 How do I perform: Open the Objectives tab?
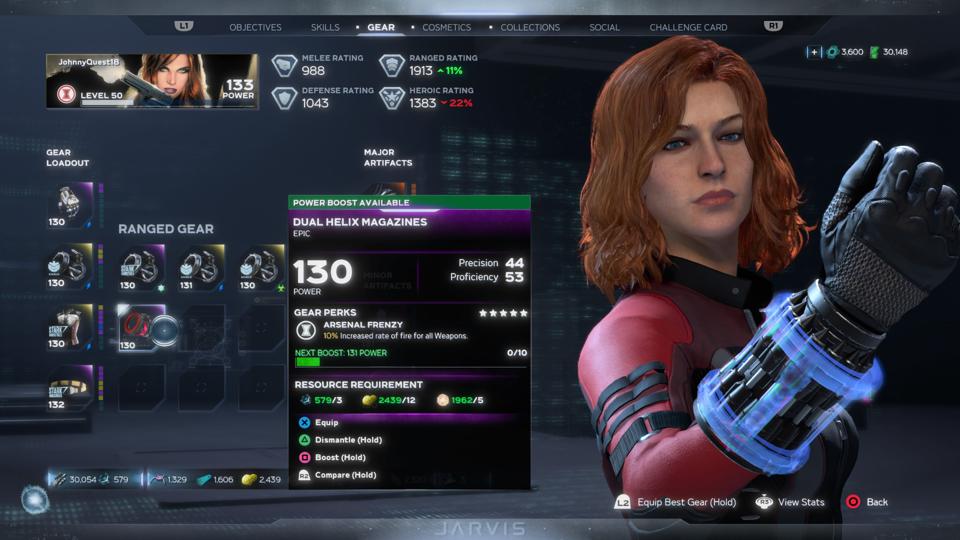(255, 27)
